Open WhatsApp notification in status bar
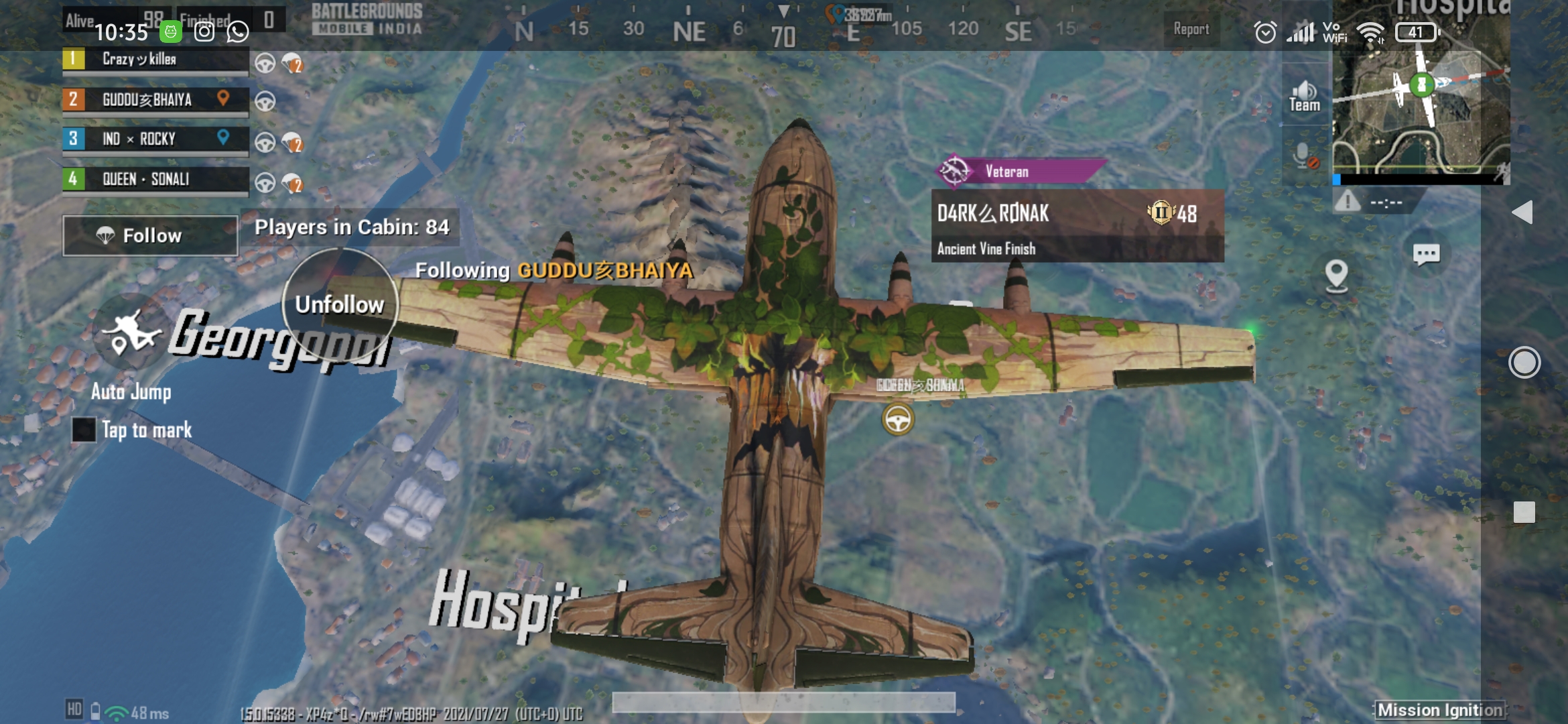The image size is (1568, 724). tap(238, 32)
